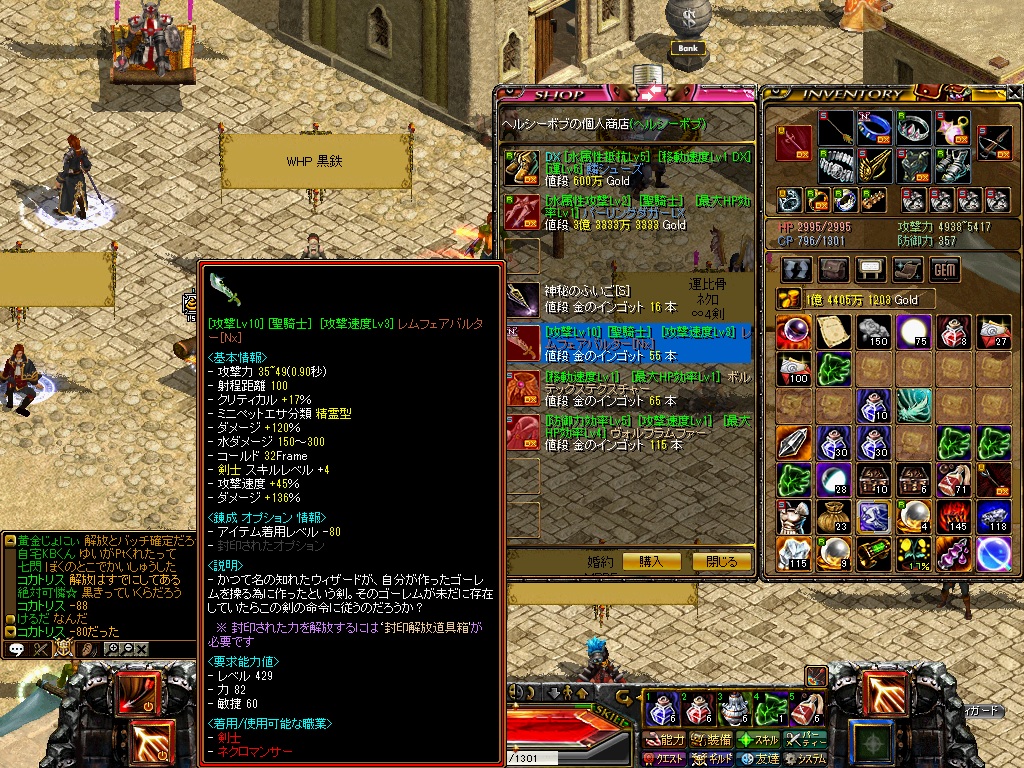Close the chat log with its X button
1024x768 pixels.
pos(141,649)
